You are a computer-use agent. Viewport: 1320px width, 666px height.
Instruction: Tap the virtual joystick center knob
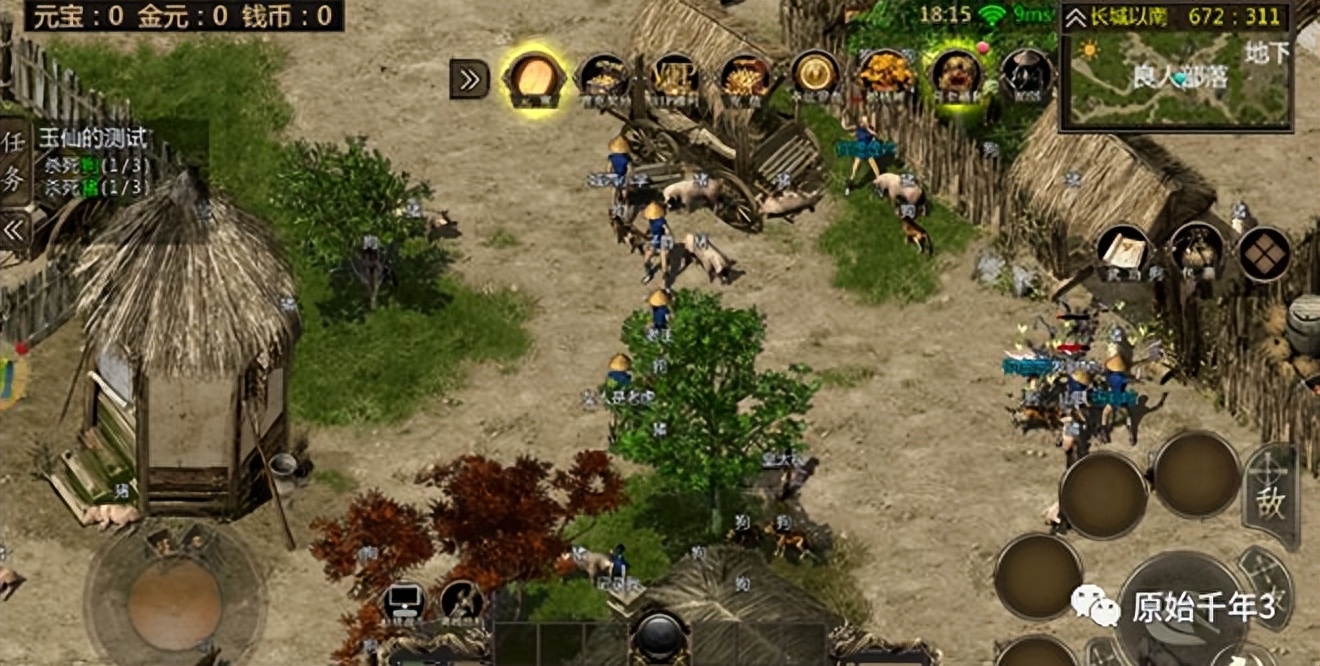(174, 602)
